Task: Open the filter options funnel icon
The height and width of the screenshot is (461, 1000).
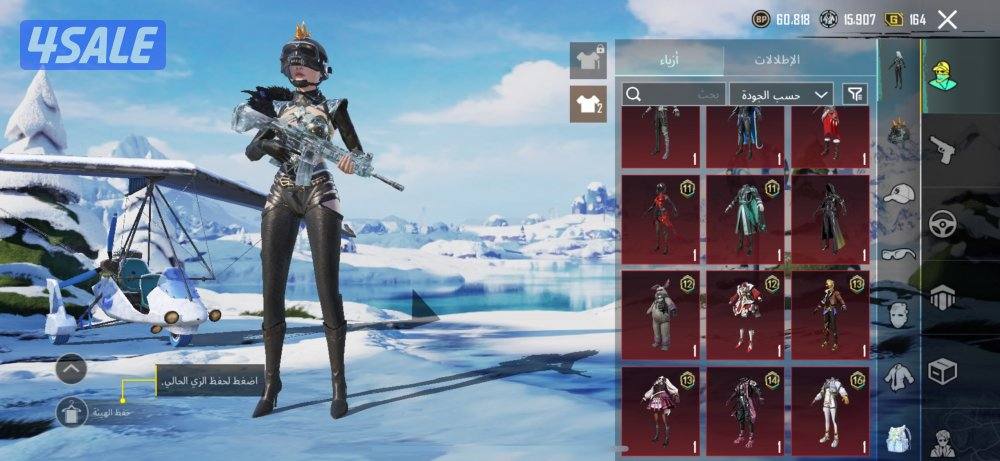Action: pyautogui.click(x=856, y=94)
